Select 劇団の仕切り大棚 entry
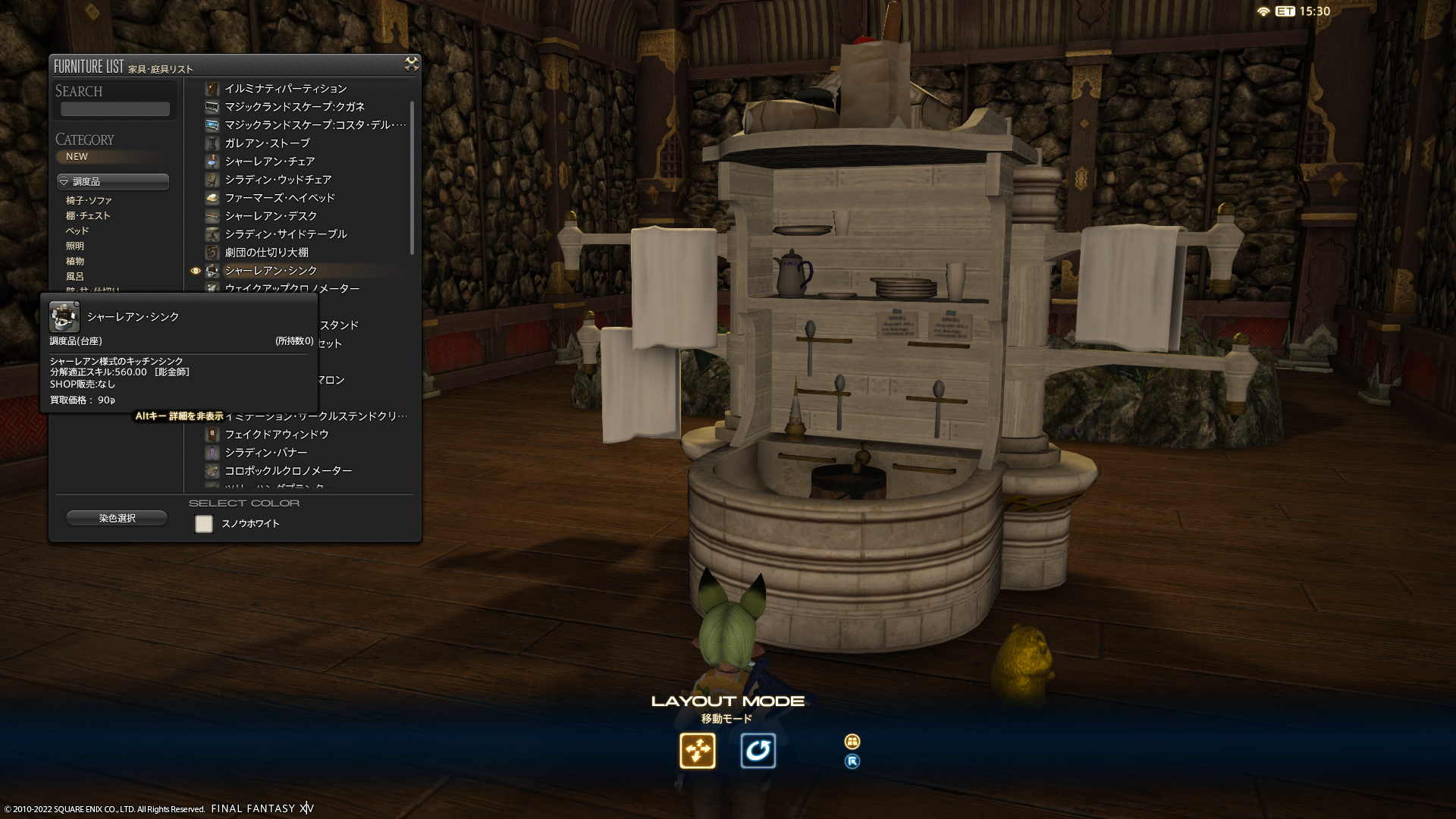 [266, 253]
